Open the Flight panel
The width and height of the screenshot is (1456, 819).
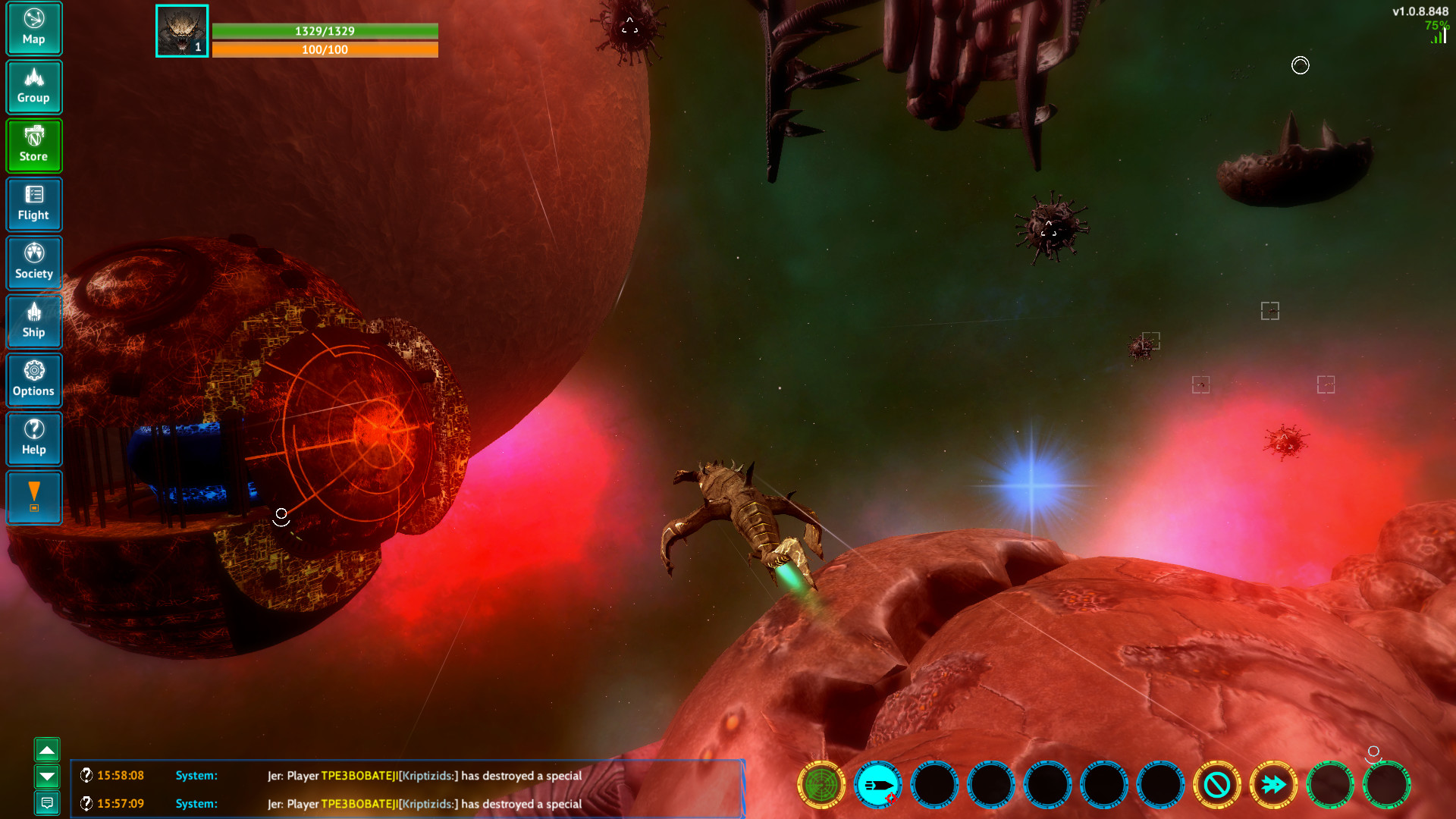[33, 204]
